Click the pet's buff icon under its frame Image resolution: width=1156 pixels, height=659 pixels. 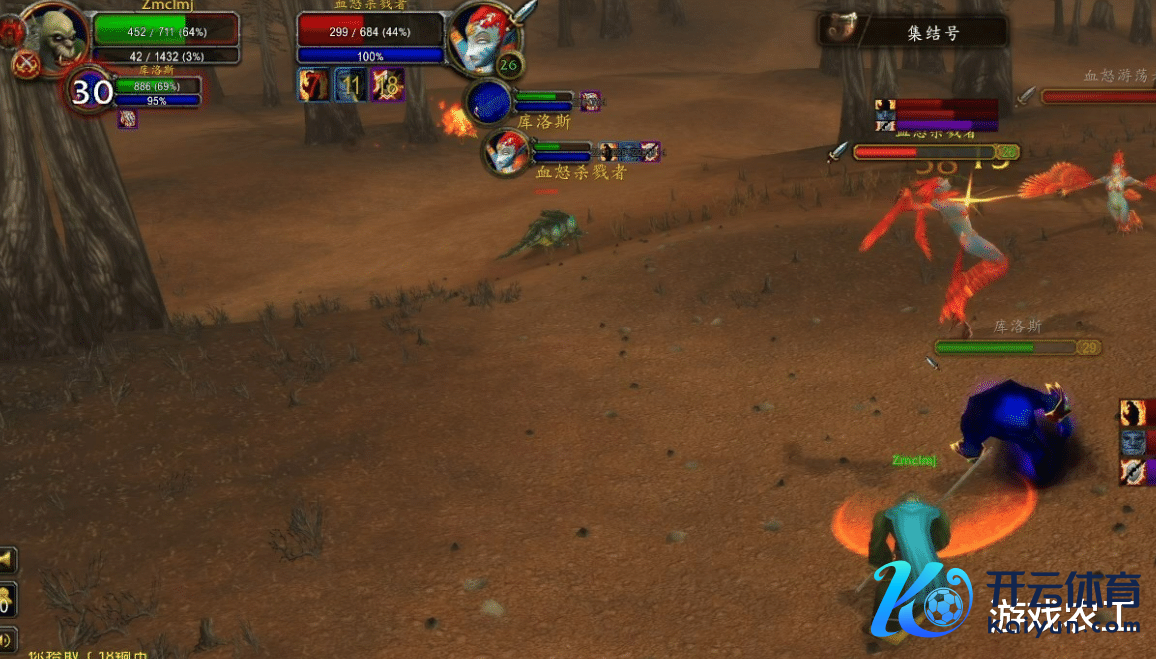[x=128, y=119]
